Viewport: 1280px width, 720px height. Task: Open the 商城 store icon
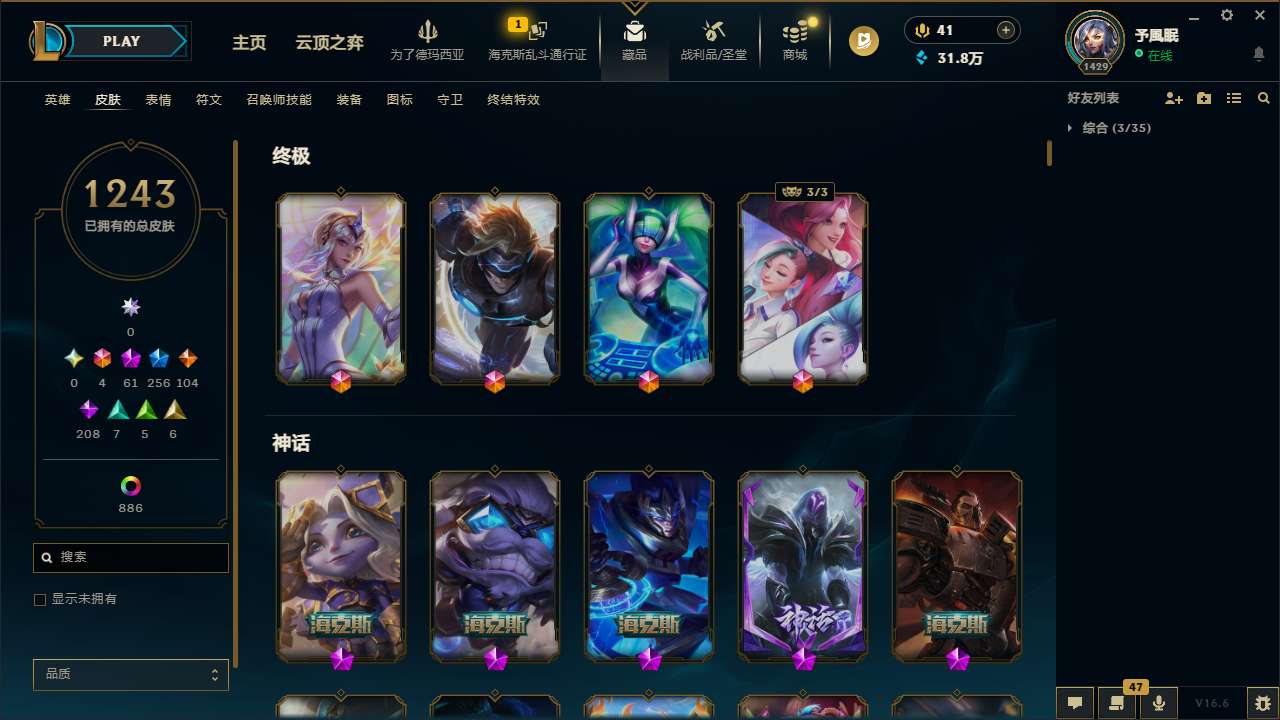point(794,33)
